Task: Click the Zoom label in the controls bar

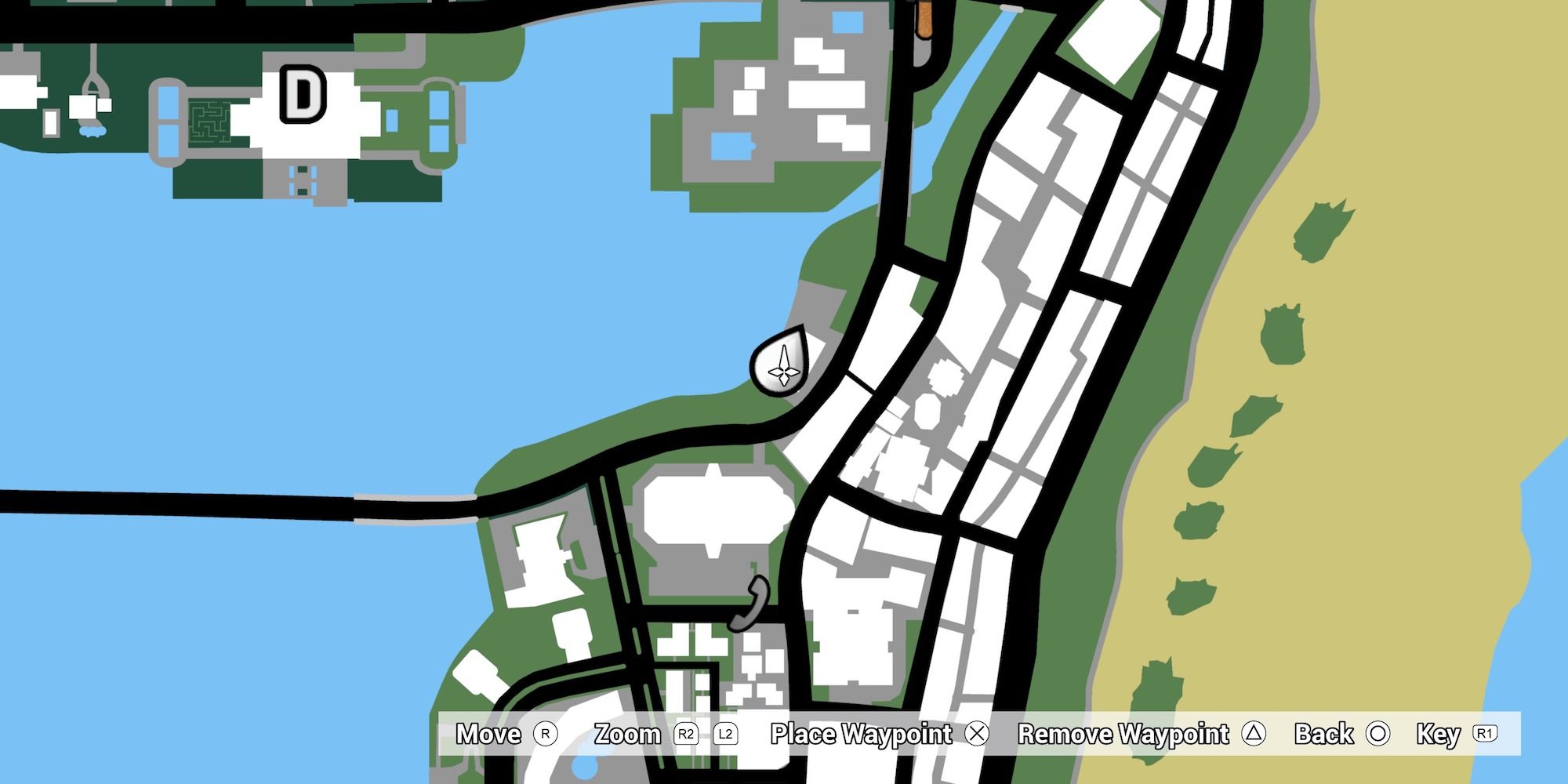Action: (x=627, y=732)
